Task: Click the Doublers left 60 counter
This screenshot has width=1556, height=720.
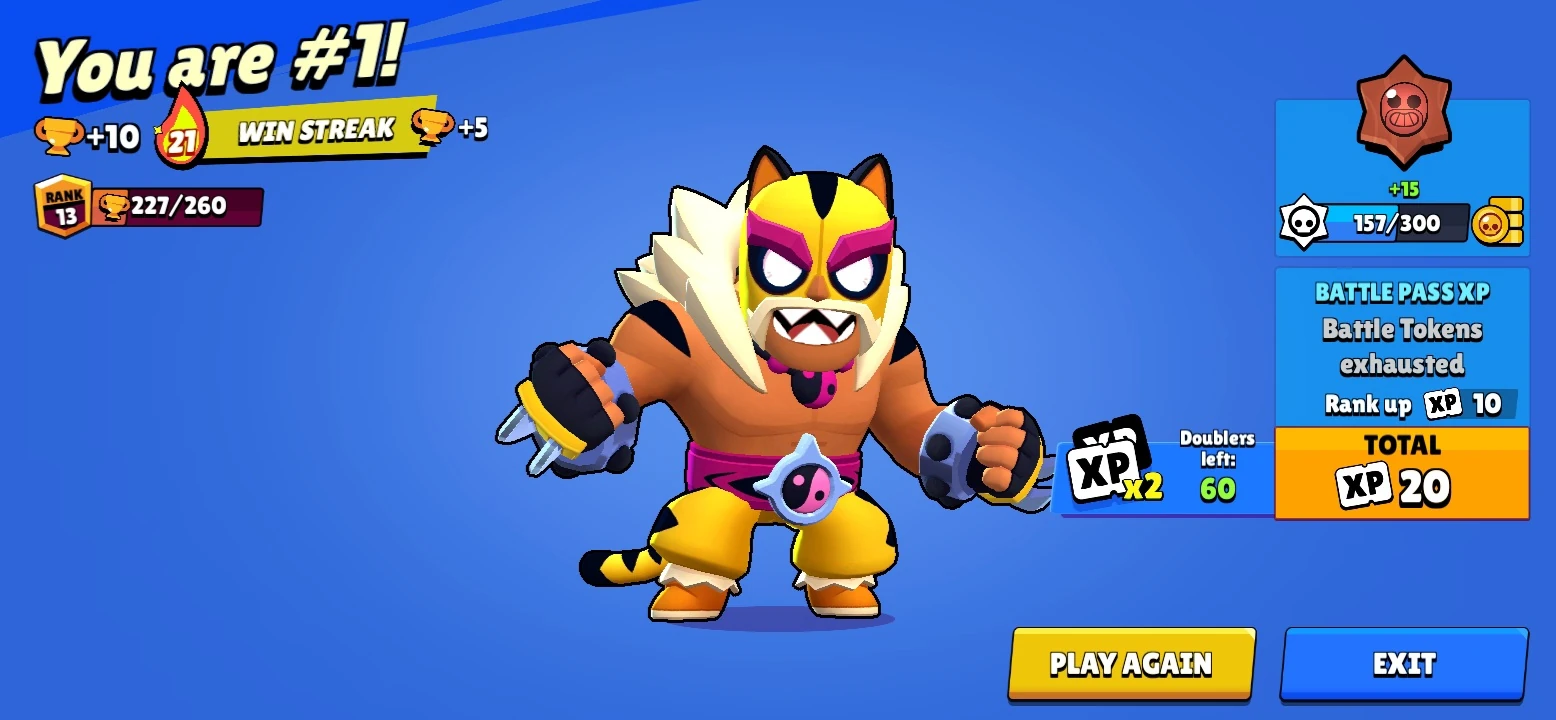Action: pos(1217,463)
